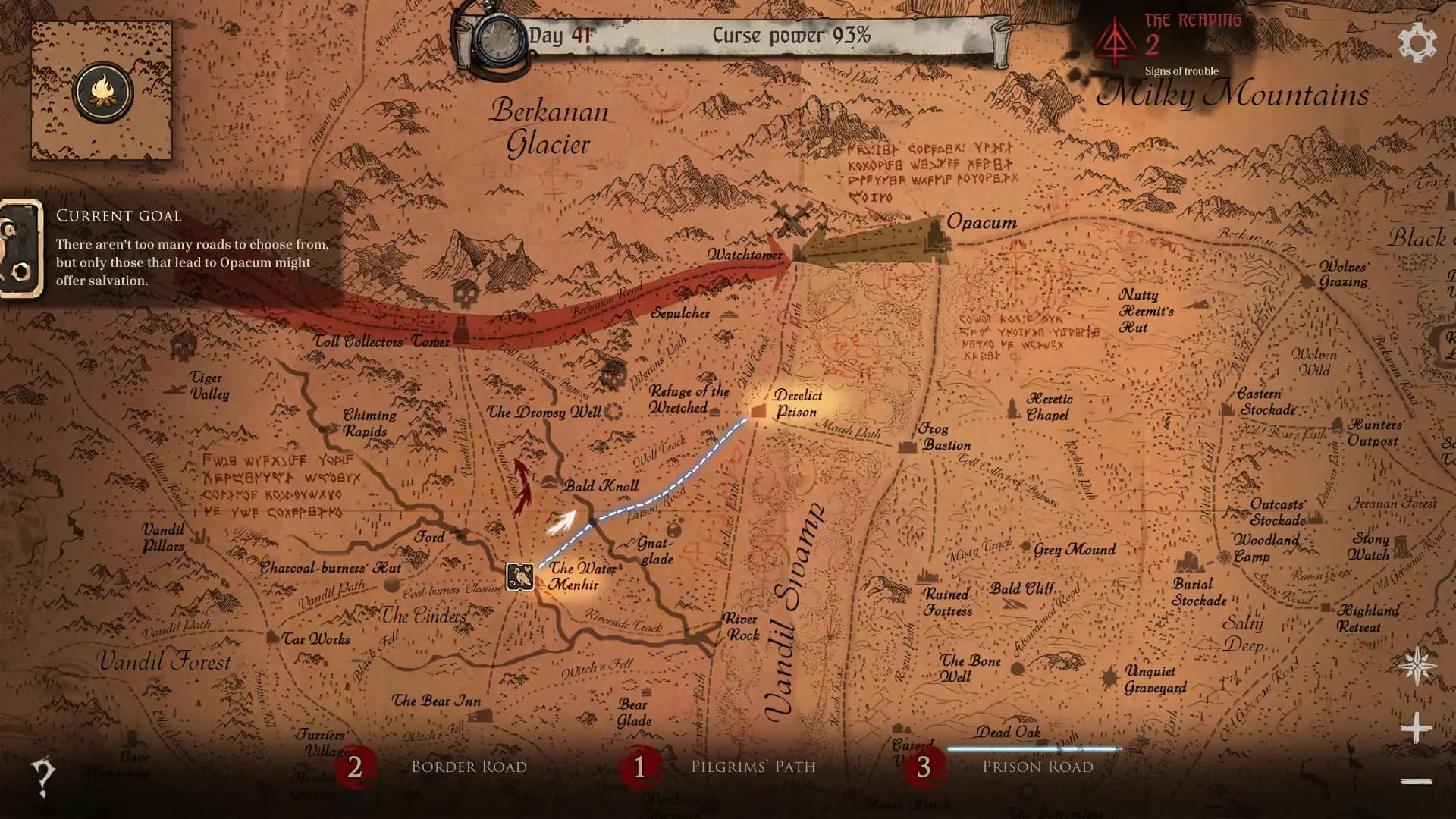Image resolution: width=1456 pixels, height=819 pixels.
Task: Select the caravan marker near The Water Menhir
Action: tap(520, 576)
